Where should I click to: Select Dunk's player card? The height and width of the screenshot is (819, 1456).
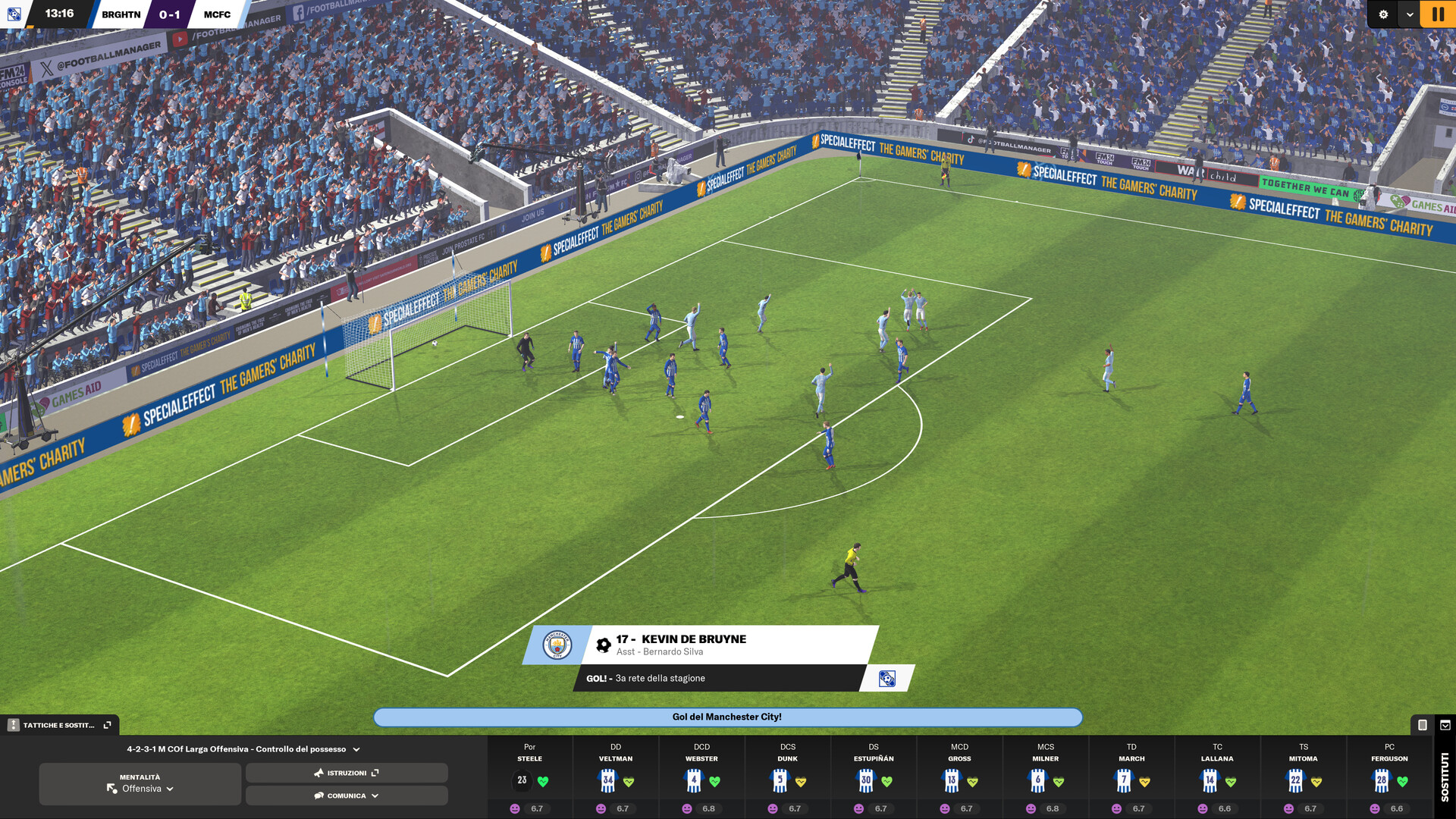point(788,777)
